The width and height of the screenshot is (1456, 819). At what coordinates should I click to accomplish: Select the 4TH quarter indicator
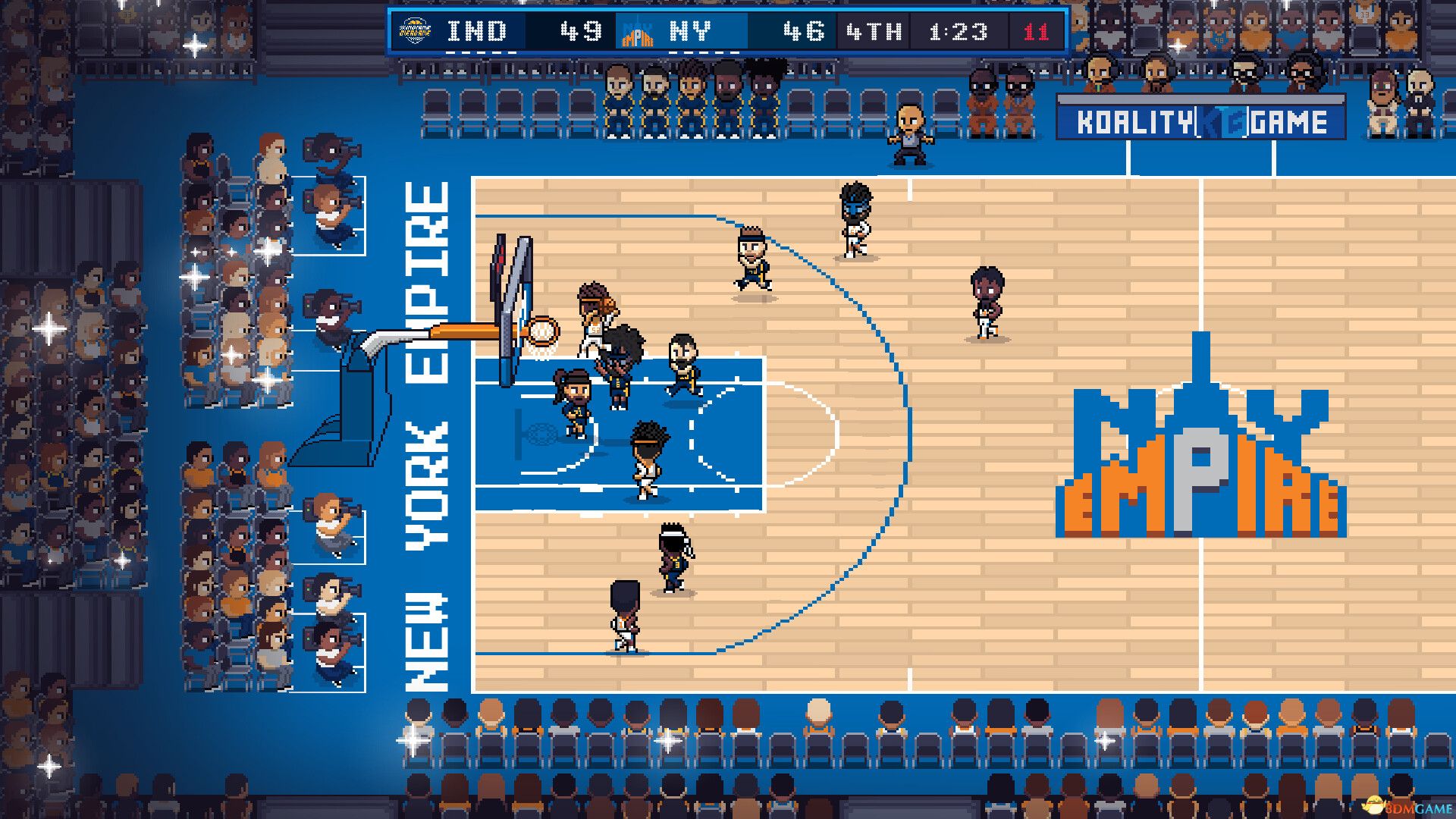[x=877, y=31]
